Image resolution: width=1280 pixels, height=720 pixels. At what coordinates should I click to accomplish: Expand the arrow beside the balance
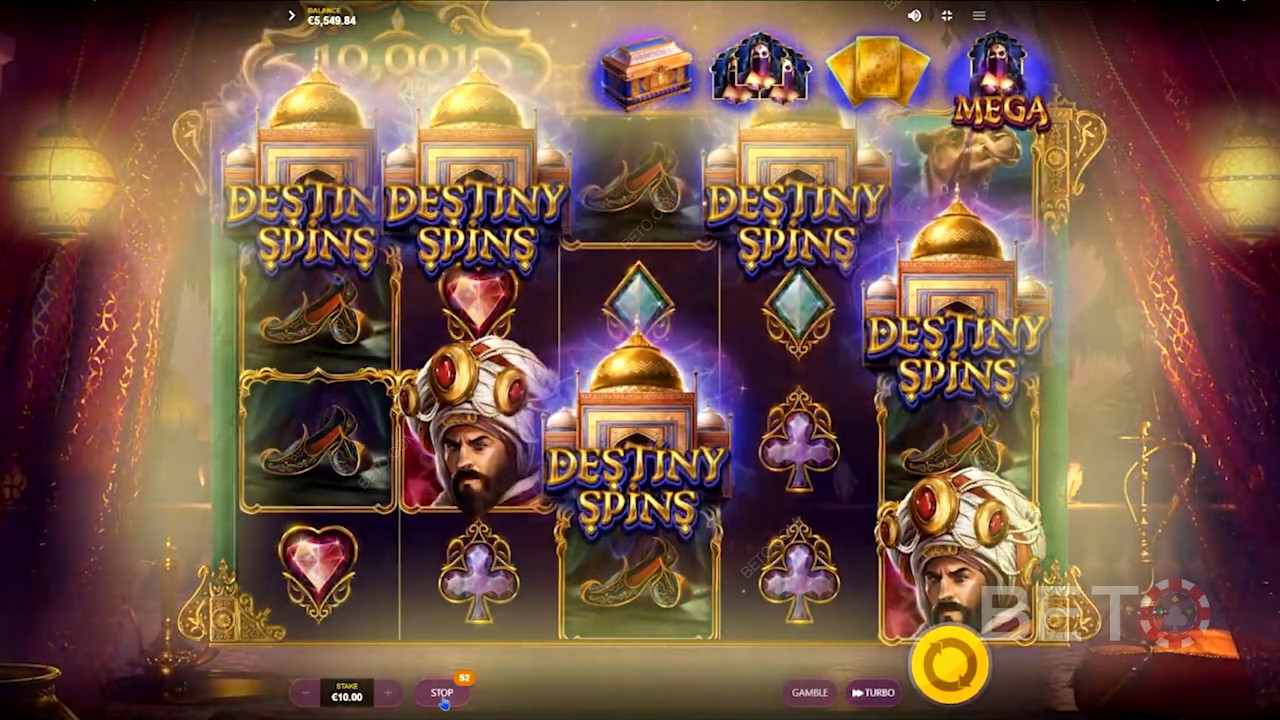[291, 16]
